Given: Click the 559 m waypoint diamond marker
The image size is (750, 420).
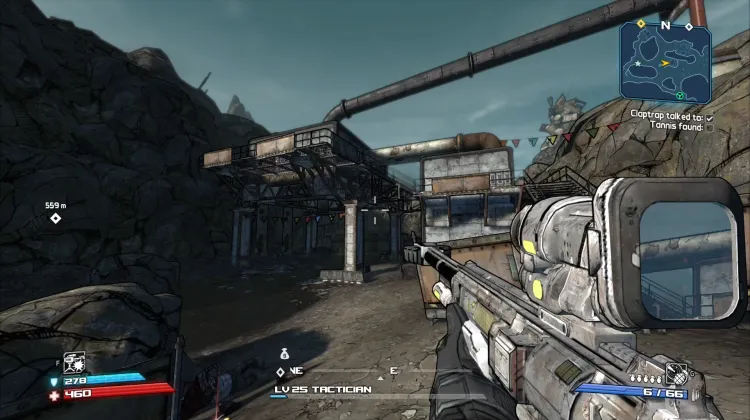Looking at the screenshot, I should click(x=56, y=219).
